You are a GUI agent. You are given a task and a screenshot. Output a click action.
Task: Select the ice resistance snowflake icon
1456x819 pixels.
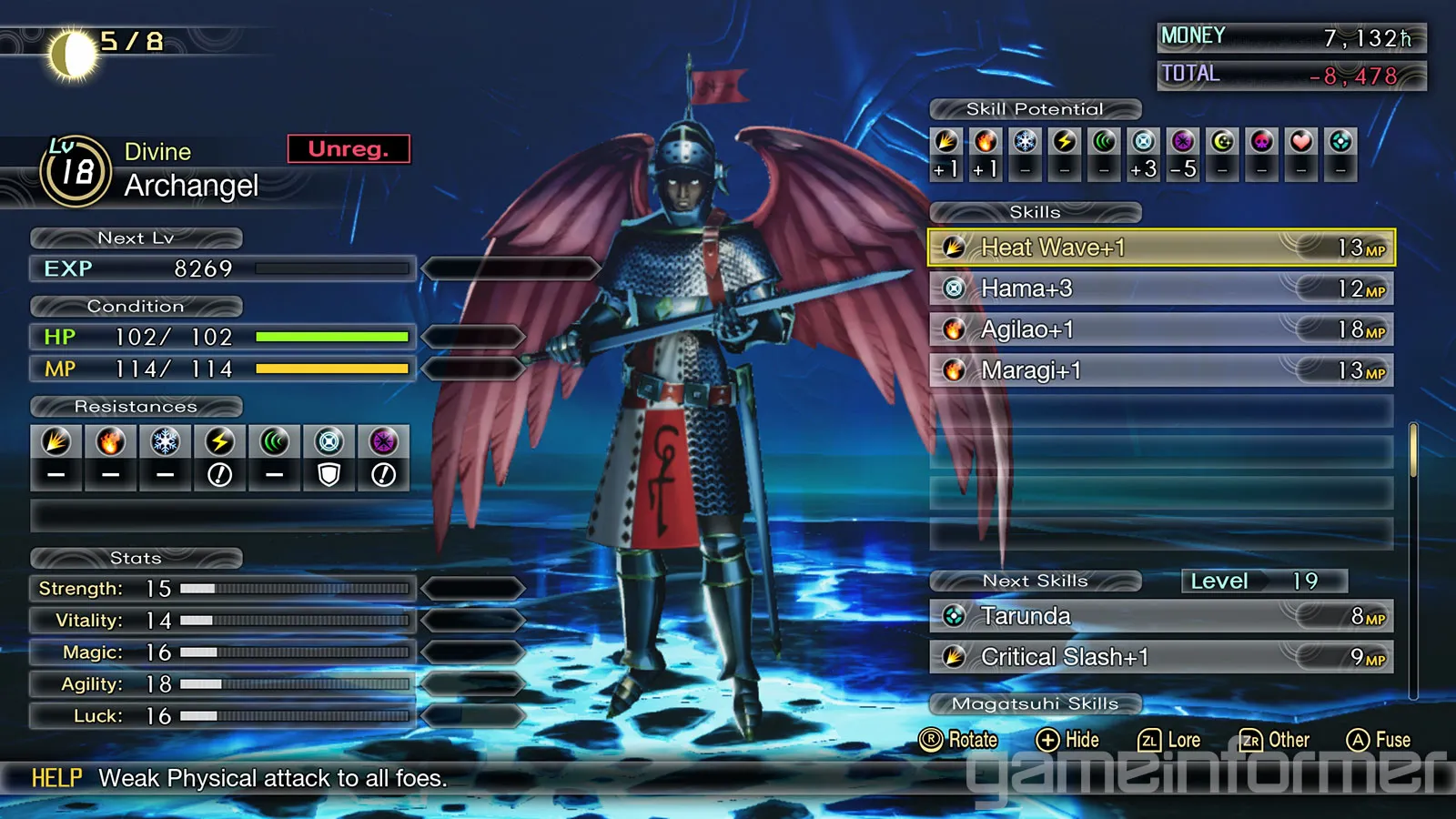point(165,442)
